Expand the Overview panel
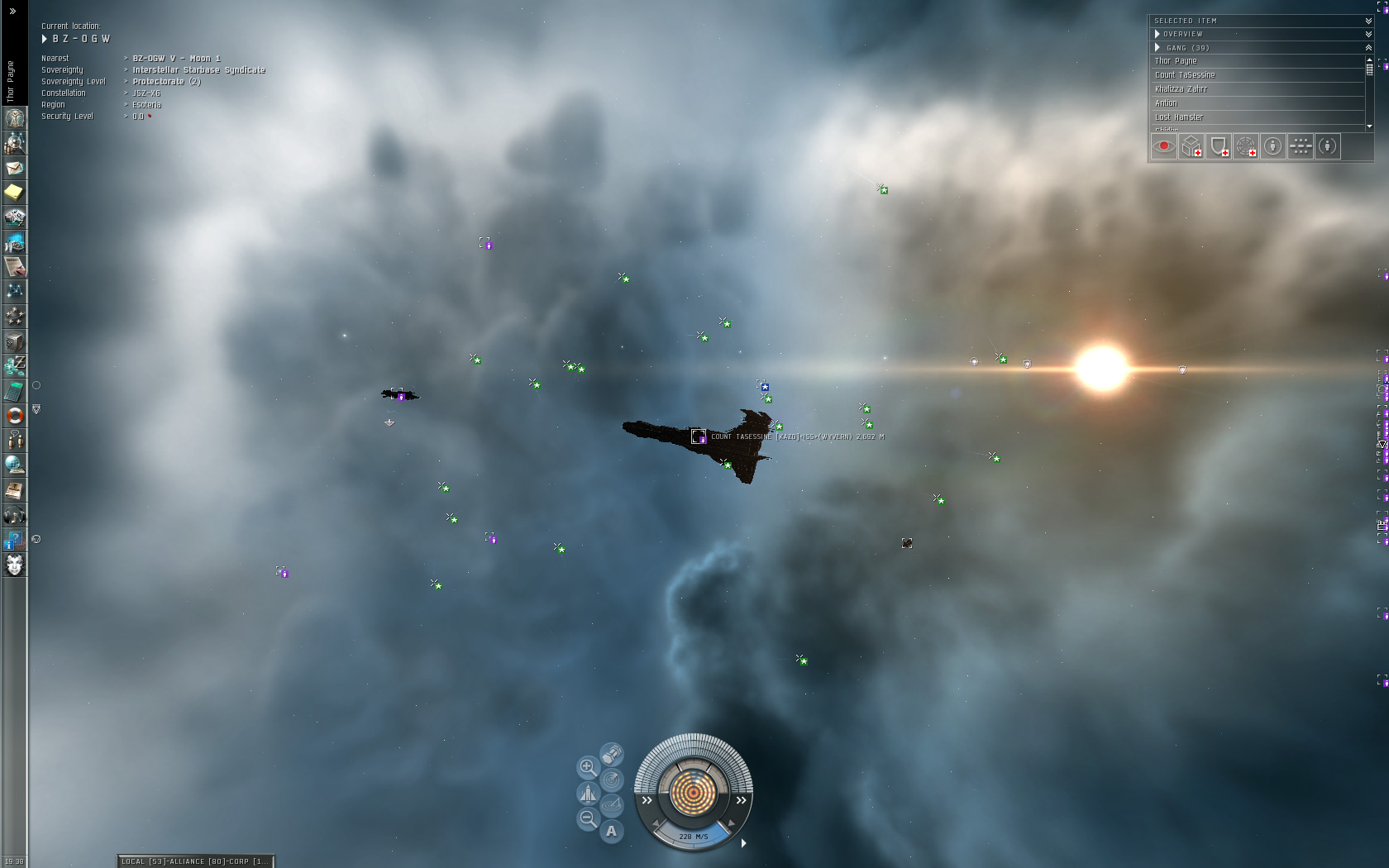This screenshot has height=868, width=1389. [x=1368, y=34]
